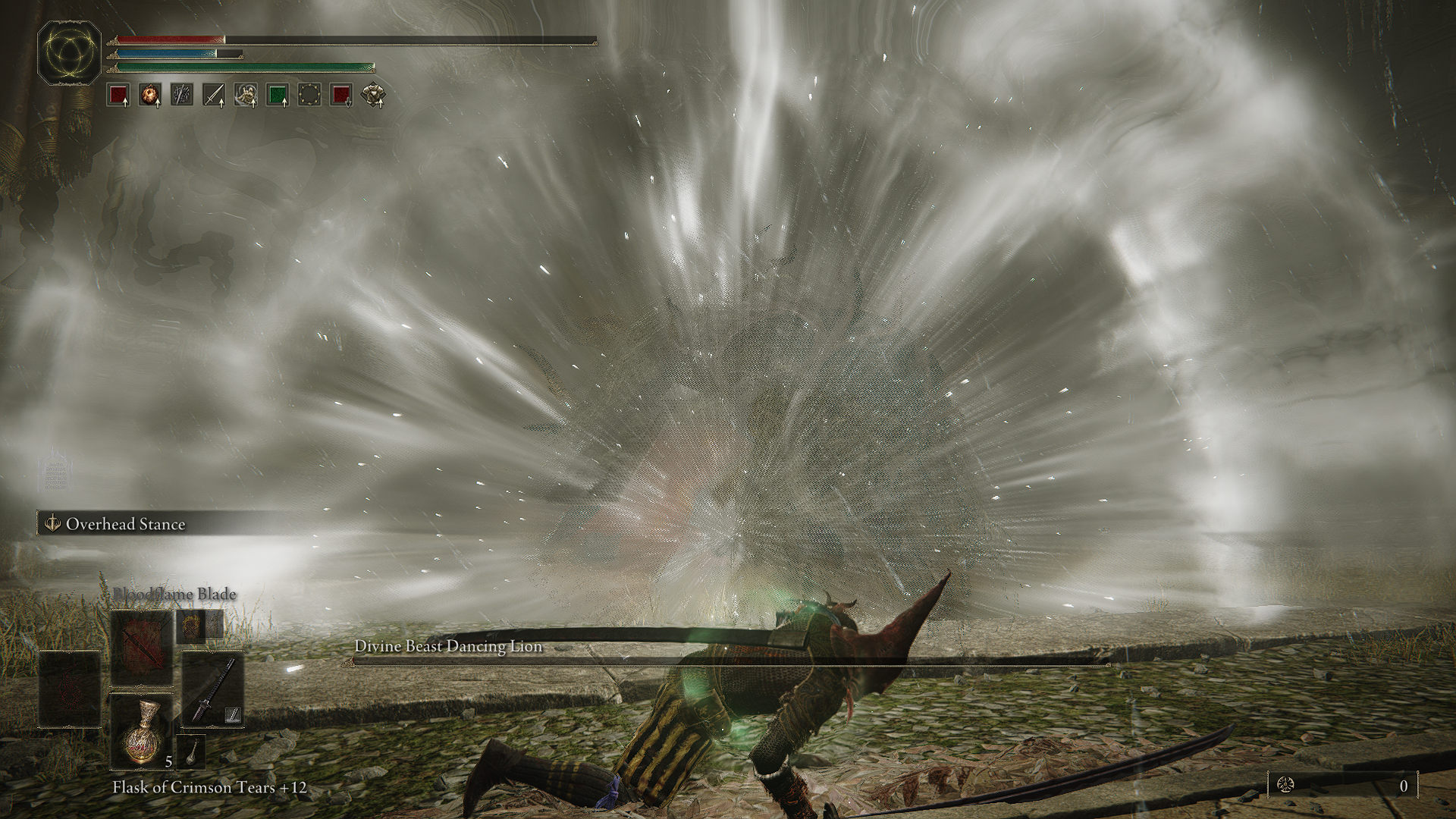The width and height of the screenshot is (1456, 819).
Task: Select the katana right-hand weapon slot
Action: pyautogui.click(x=212, y=689)
